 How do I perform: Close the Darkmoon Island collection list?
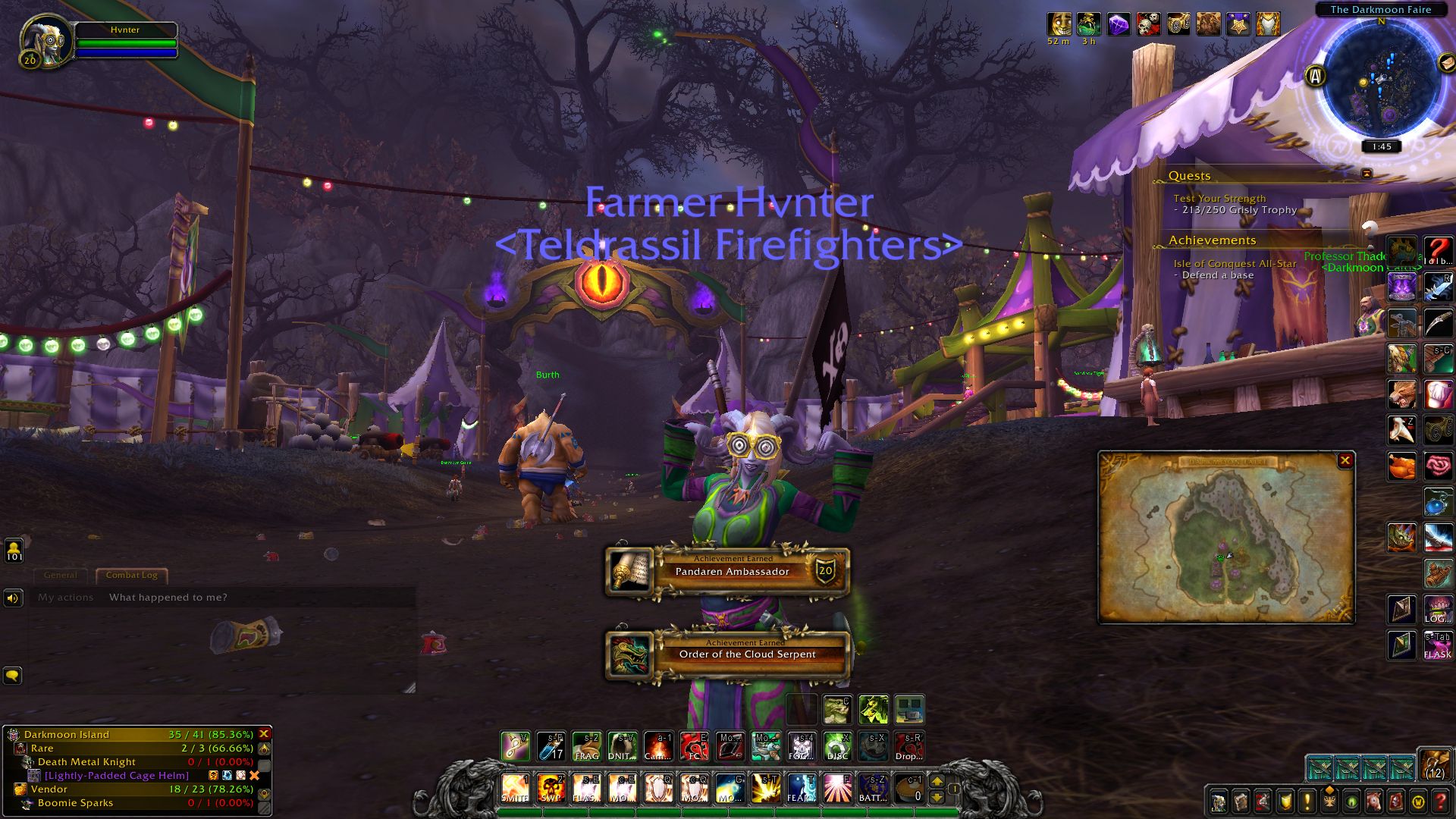pos(264,734)
